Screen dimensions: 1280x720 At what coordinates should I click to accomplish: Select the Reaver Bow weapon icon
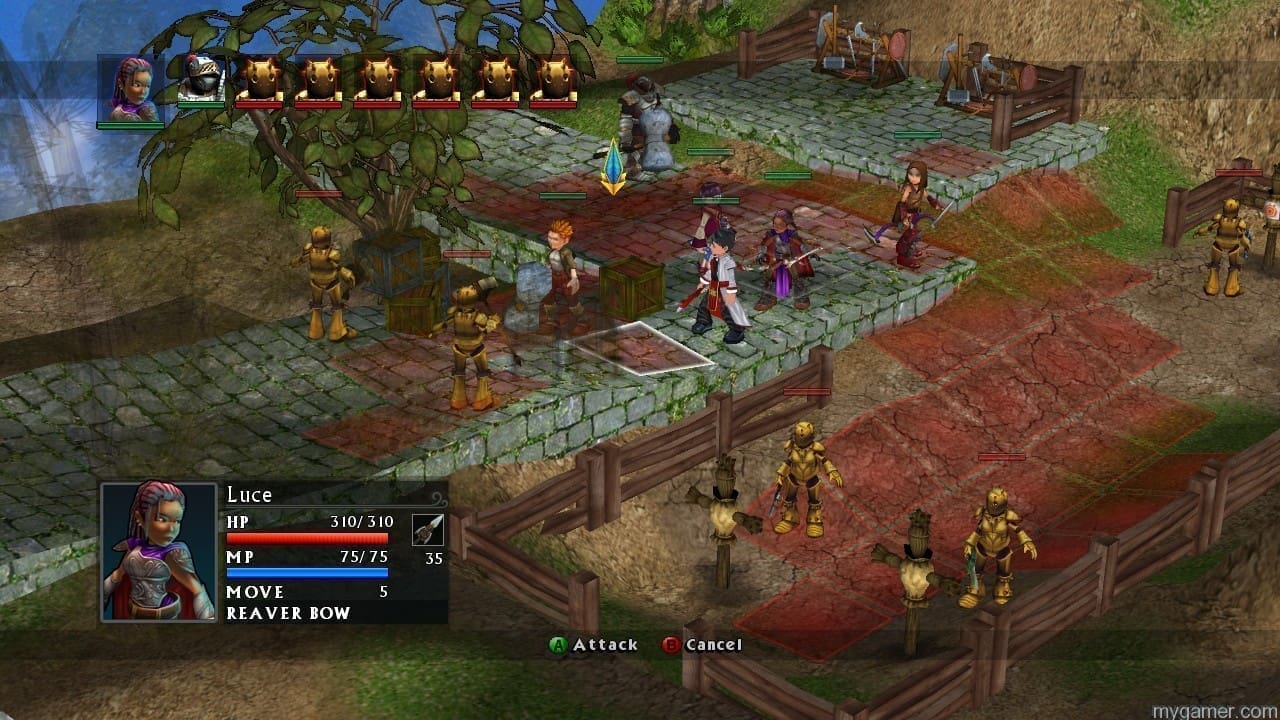click(x=428, y=530)
